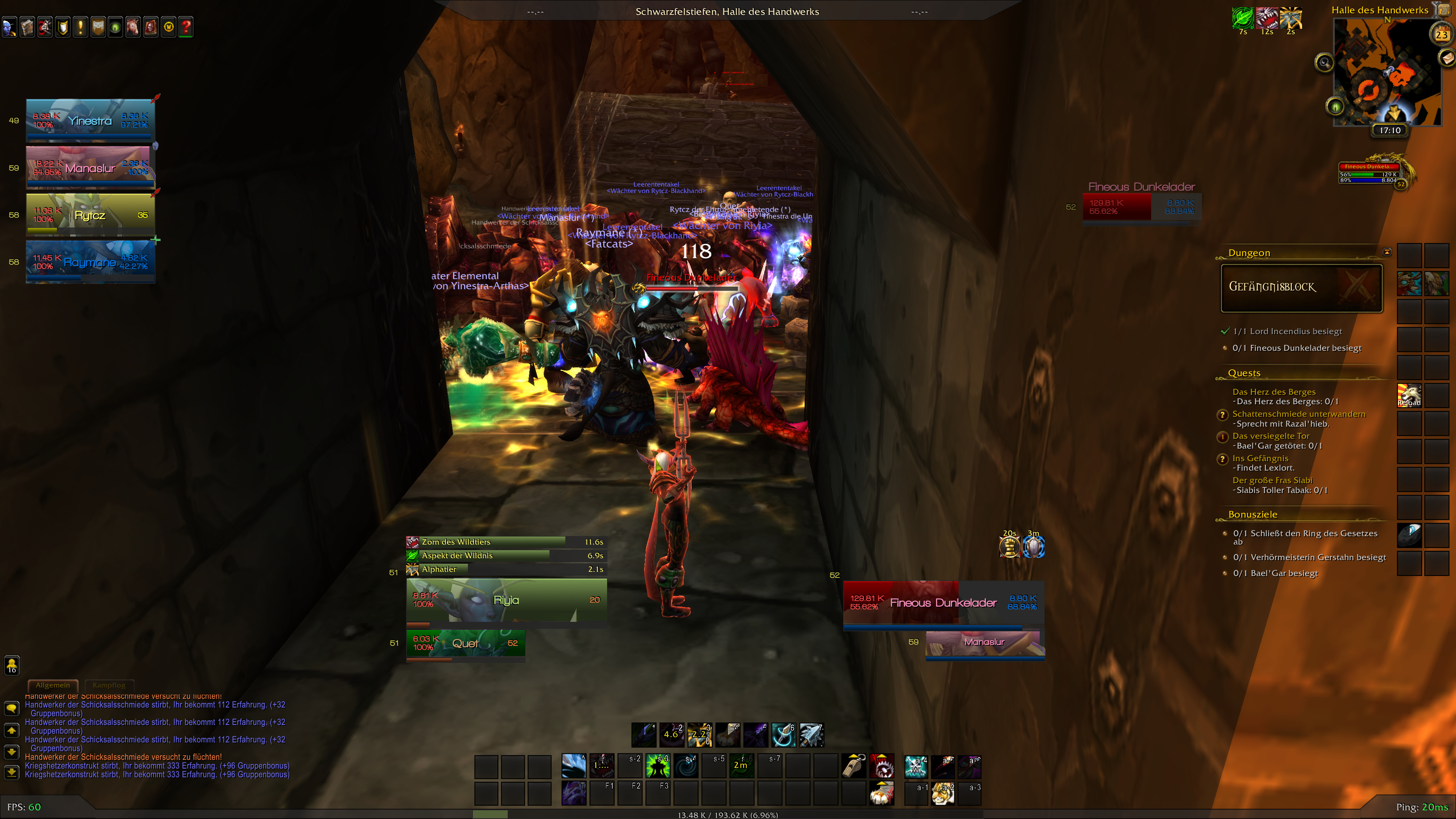Use the green silhouette ability on s-3

(658, 766)
